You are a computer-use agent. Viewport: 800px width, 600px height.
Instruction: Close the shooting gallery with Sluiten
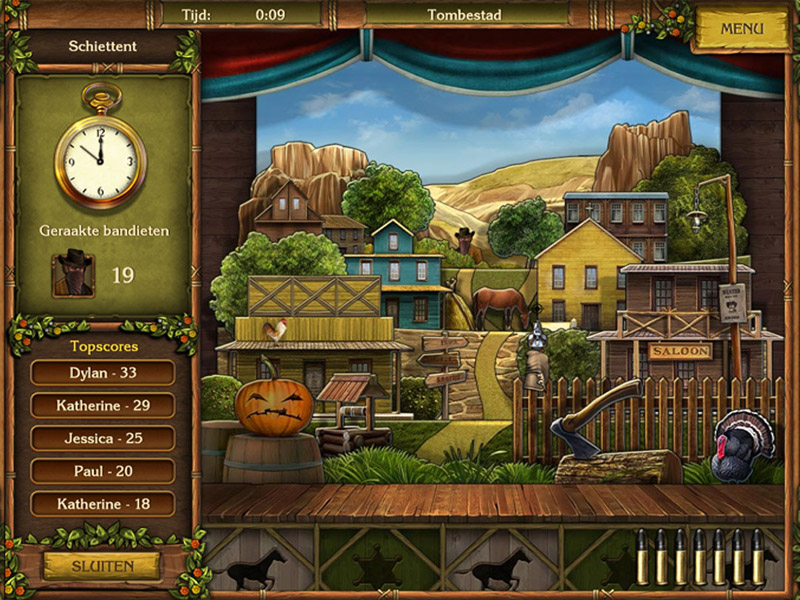tap(102, 566)
